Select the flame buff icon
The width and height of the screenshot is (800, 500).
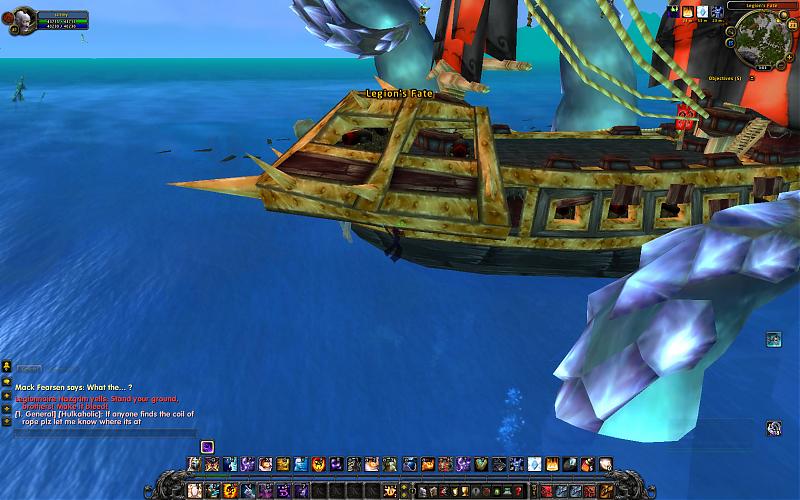tap(688, 11)
